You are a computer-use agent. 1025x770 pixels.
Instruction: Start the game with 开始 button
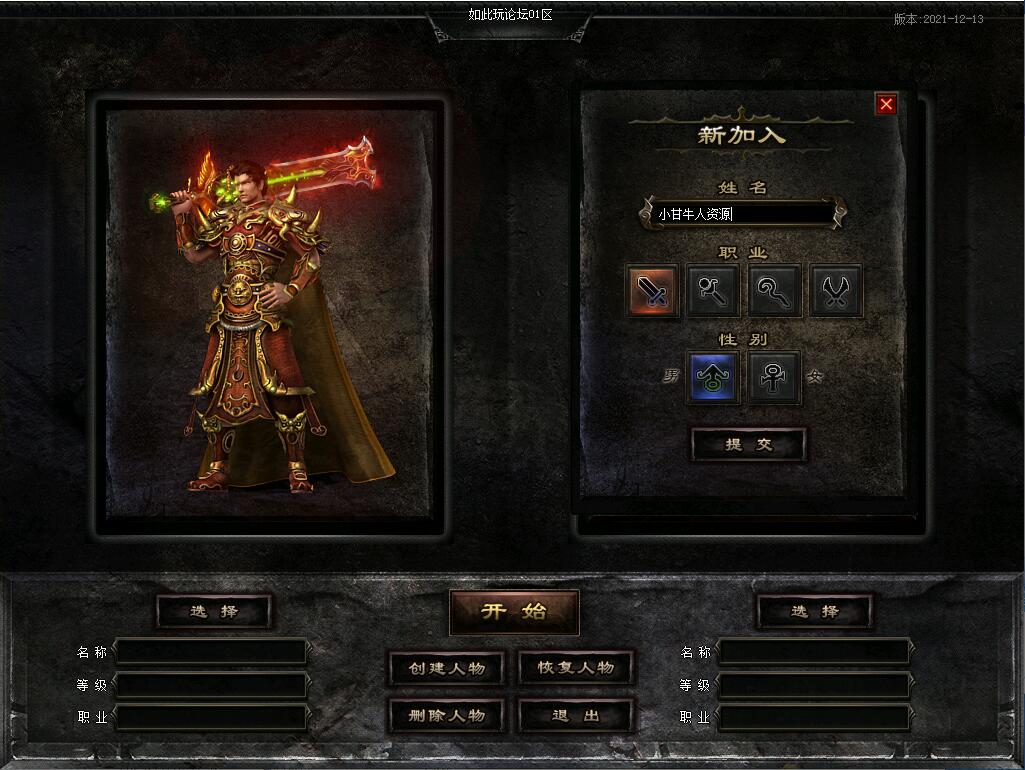[x=514, y=612]
